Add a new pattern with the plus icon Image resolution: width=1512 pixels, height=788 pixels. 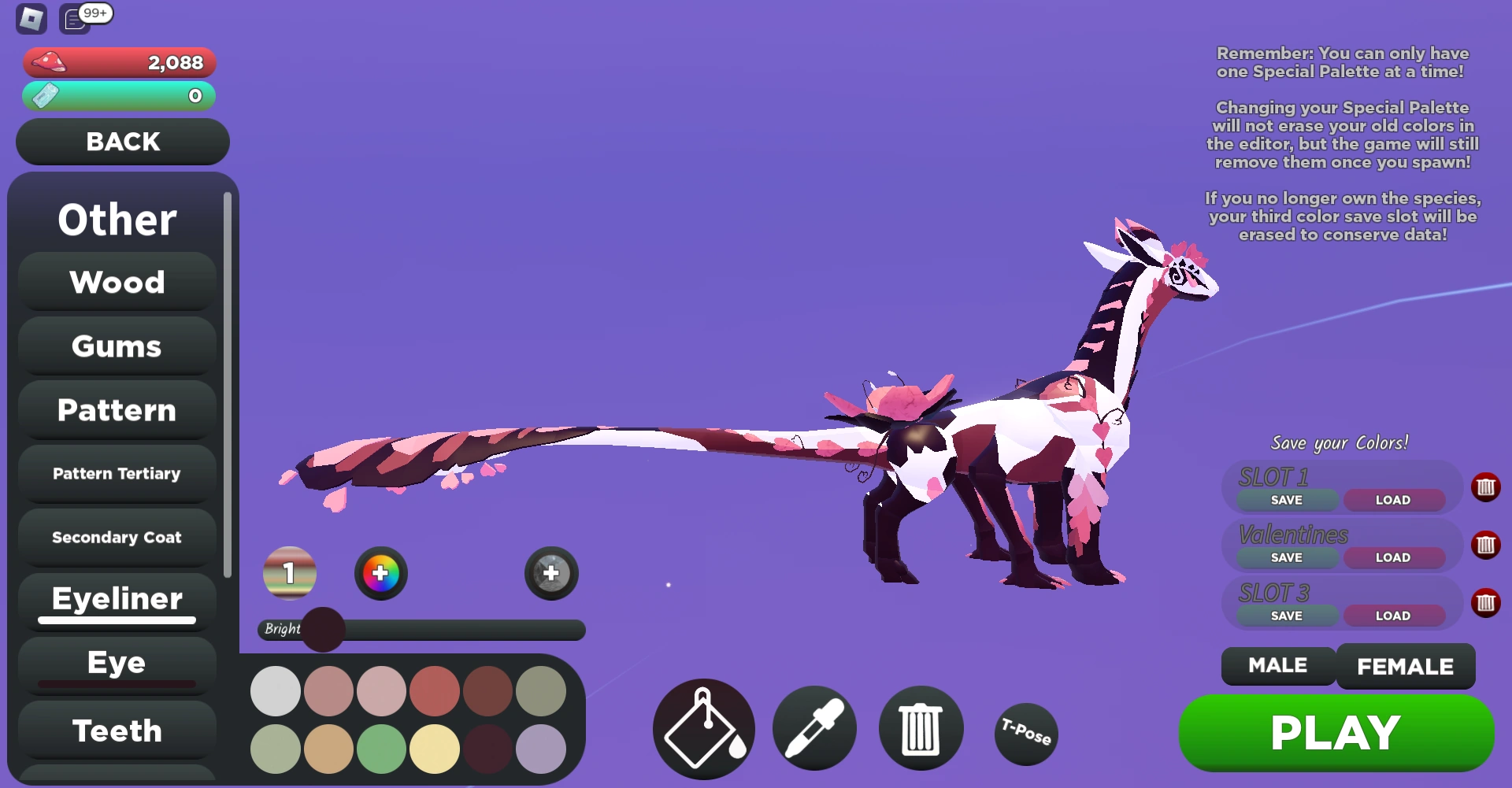(x=550, y=573)
